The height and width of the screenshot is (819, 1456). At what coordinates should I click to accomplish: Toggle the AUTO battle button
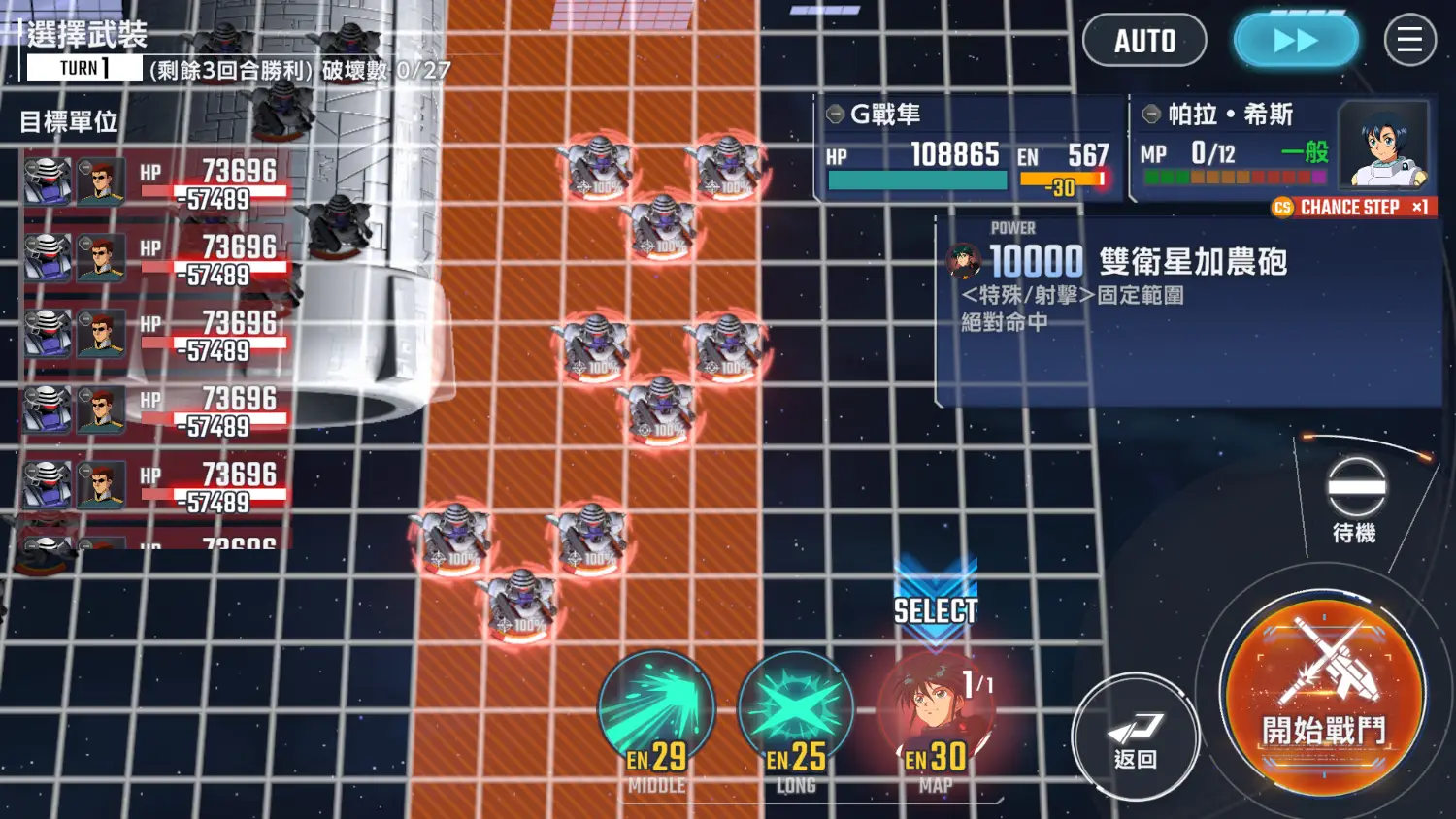1144,41
